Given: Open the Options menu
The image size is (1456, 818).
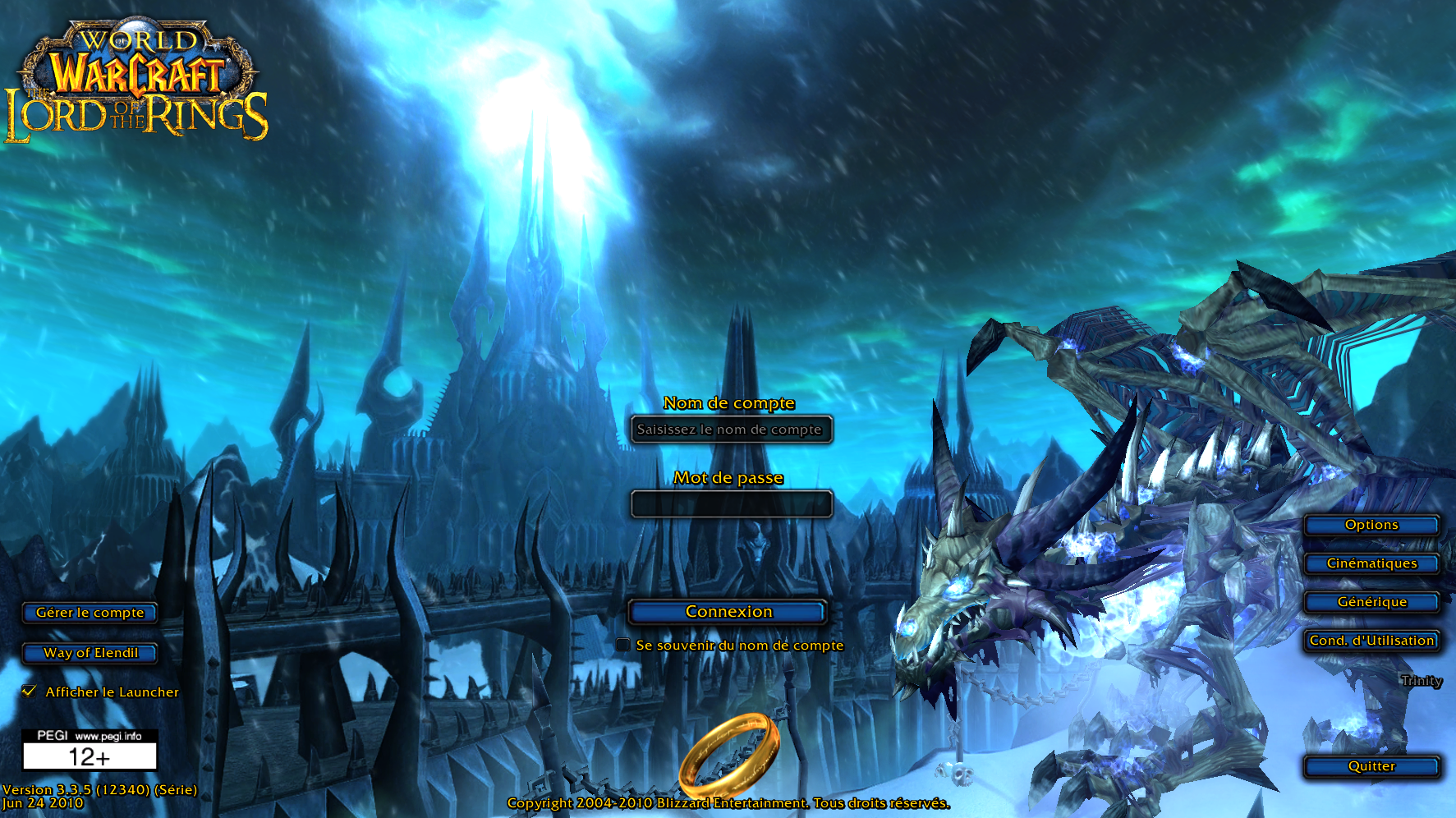Looking at the screenshot, I should point(1371,525).
